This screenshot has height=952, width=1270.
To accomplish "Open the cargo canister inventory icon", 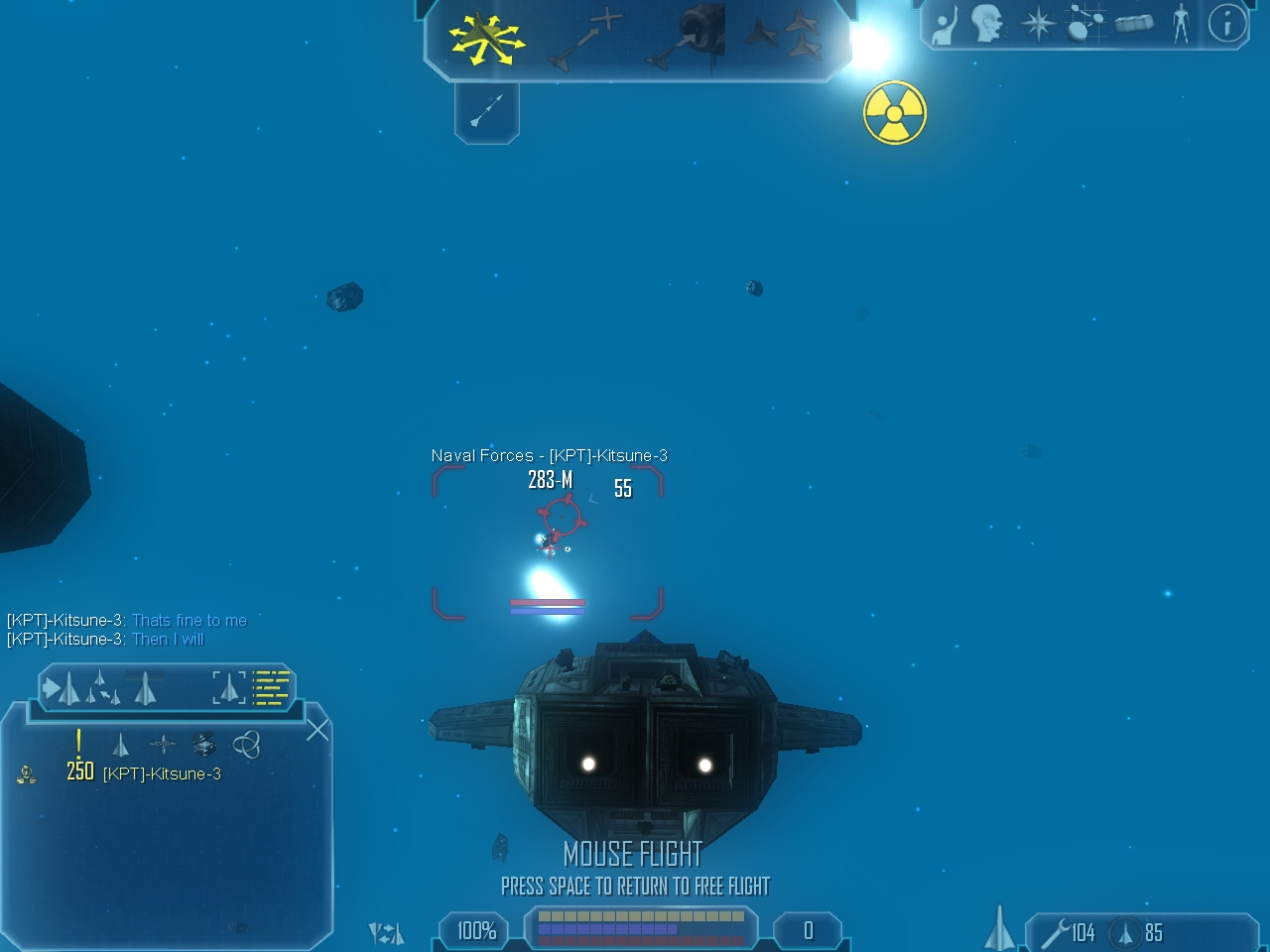I will (1133, 24).
